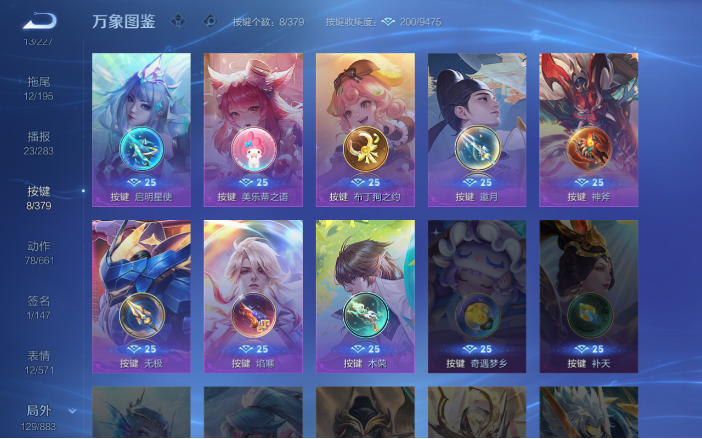Click the second icon beside the 万象图鉴 title
The image size is (702, 439).
[x=209, y=21]
